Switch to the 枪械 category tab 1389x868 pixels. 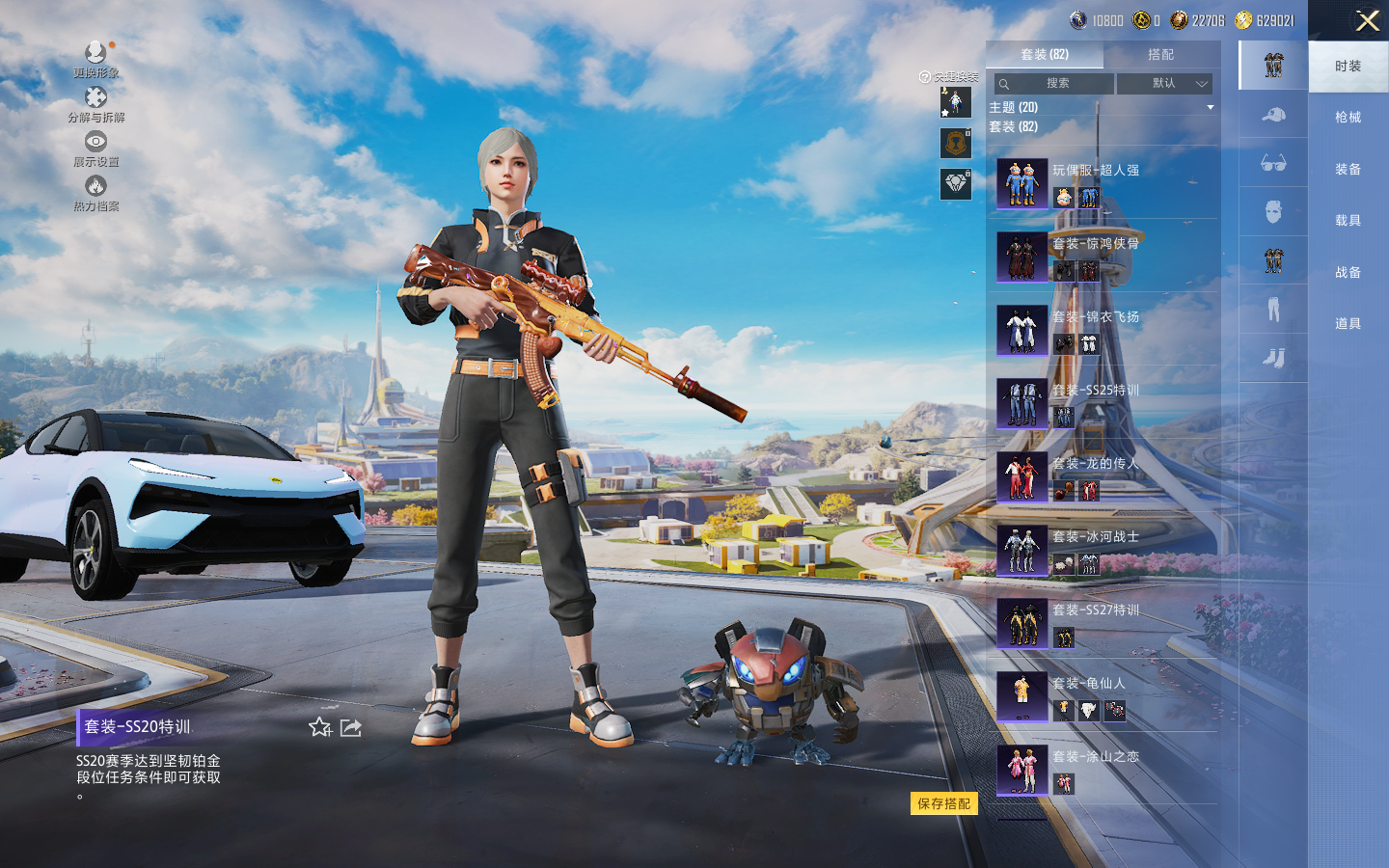[1348, 118]
